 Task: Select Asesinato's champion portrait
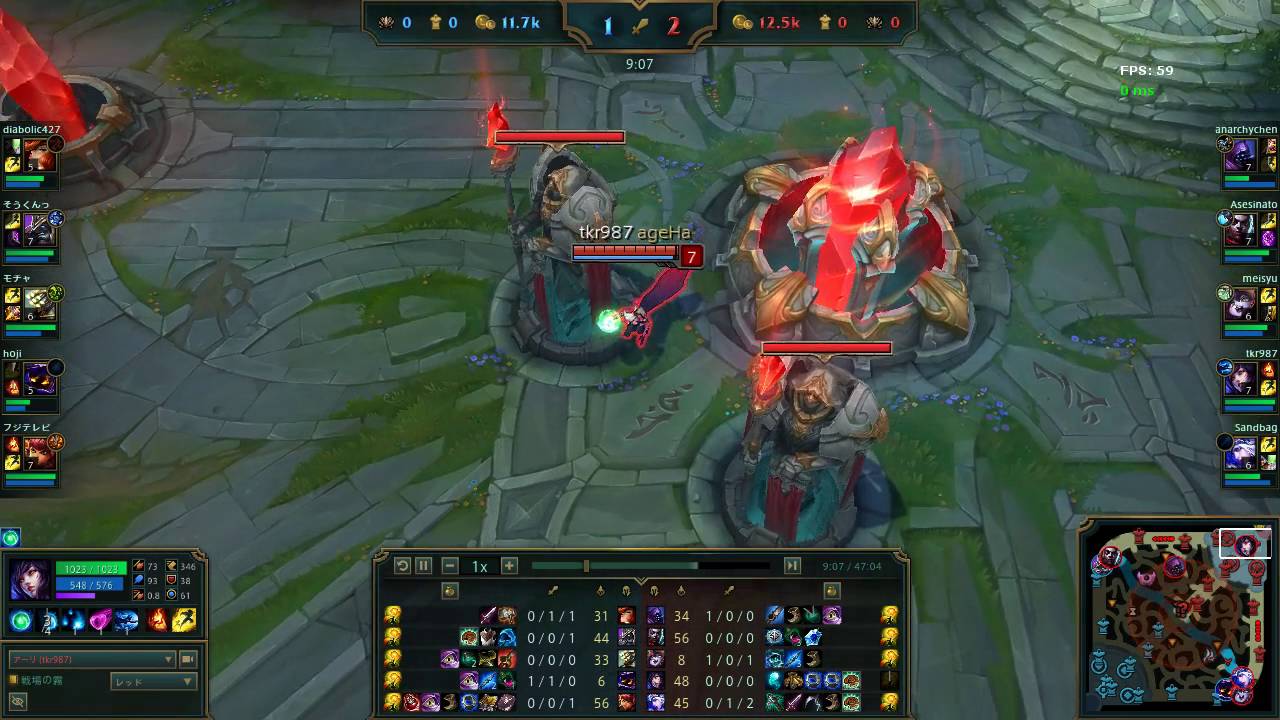1241,231
